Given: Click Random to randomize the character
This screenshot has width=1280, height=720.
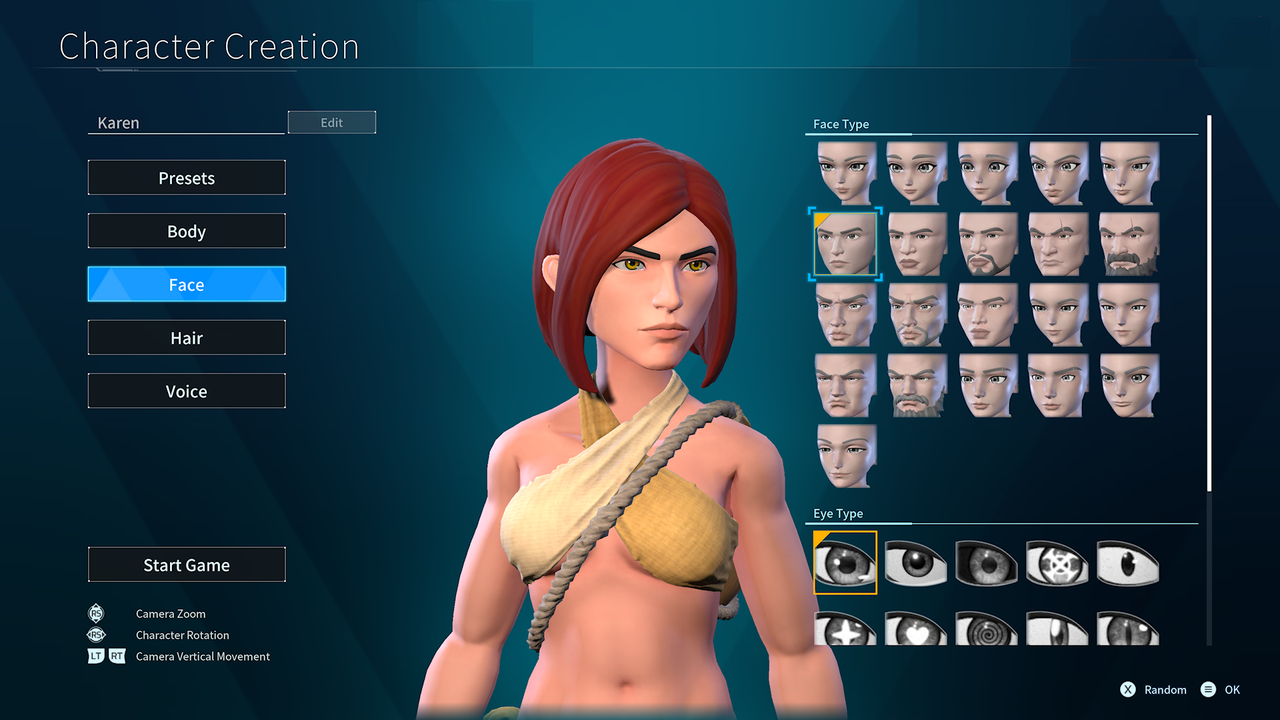Looking at the screenshot, I should [1153, 689].
